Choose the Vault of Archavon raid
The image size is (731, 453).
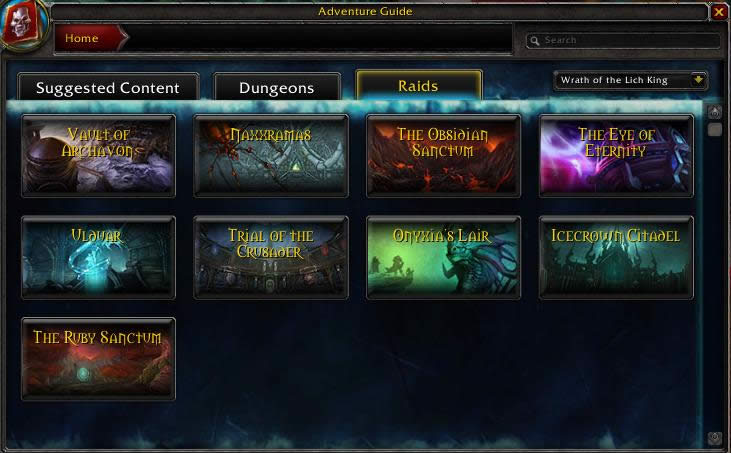pos(98,155)
